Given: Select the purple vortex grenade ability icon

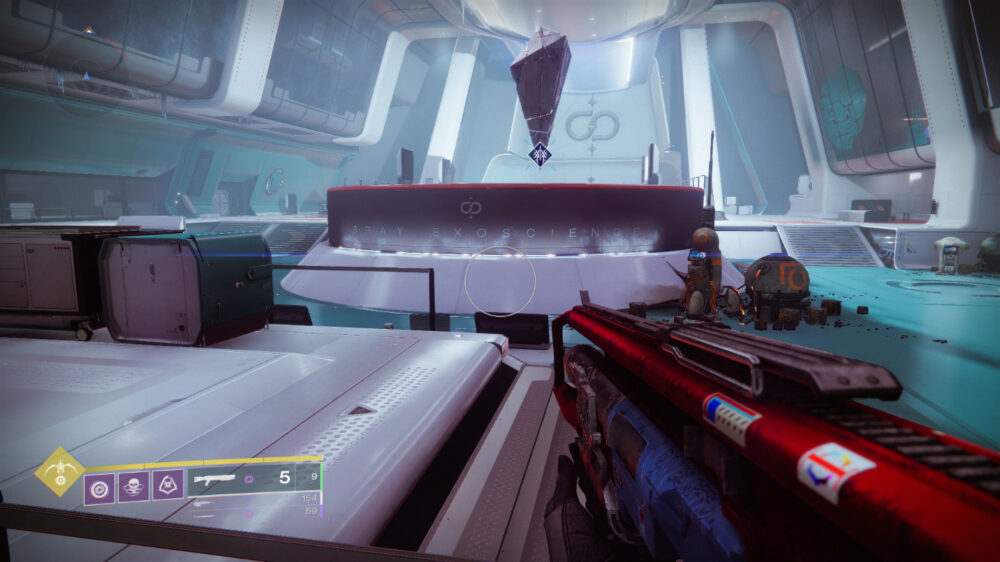Looking at the screenshot, I should point(99,487).
